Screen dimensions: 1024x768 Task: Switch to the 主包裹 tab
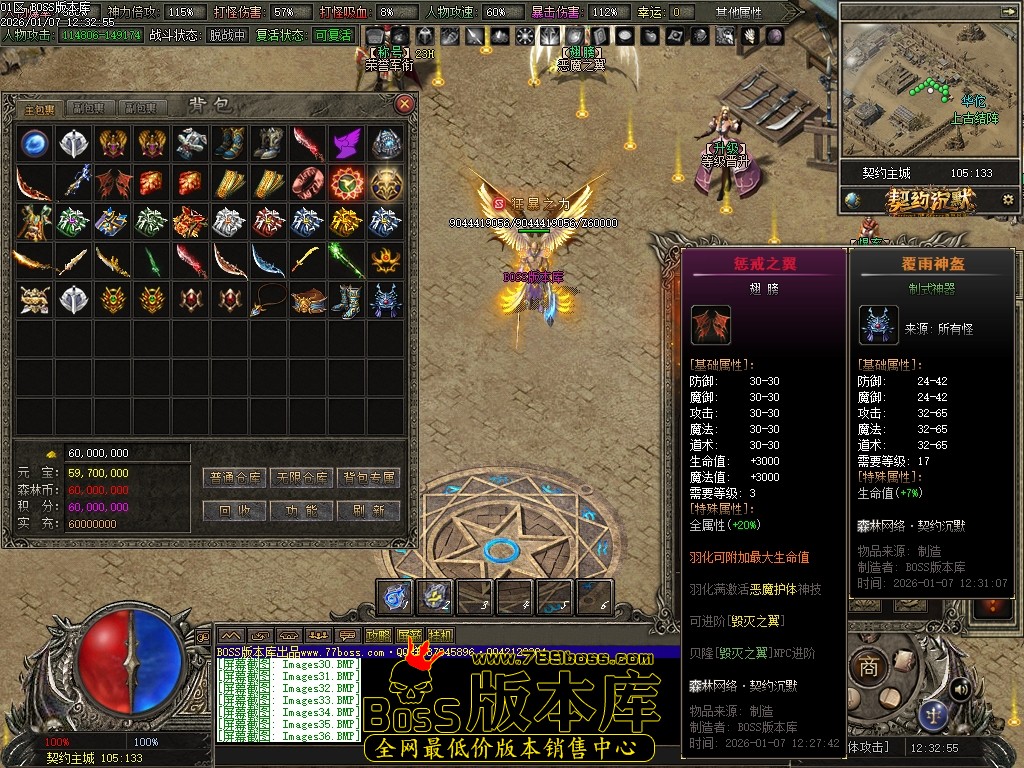[x=41, y=108]
